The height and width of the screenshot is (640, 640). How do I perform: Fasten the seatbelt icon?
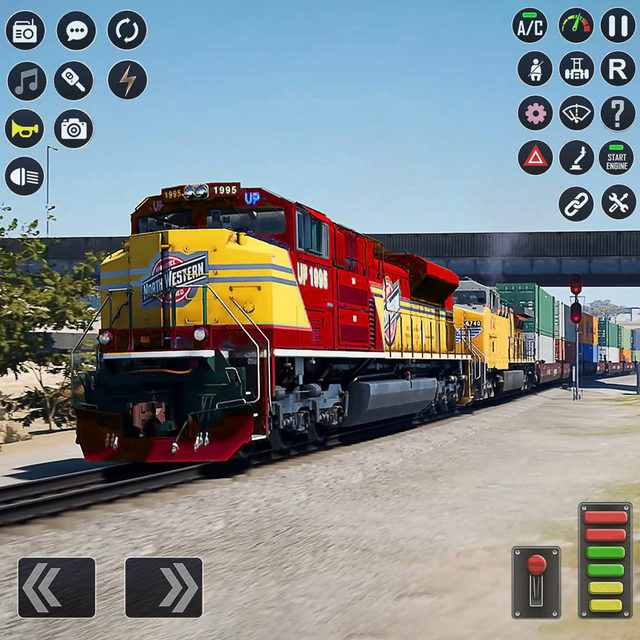[535, 68]
